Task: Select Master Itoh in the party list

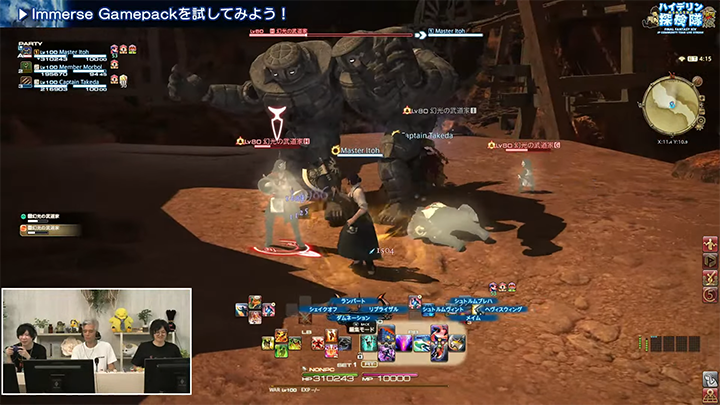Action: pyautogui.click(x=75, y=53)
